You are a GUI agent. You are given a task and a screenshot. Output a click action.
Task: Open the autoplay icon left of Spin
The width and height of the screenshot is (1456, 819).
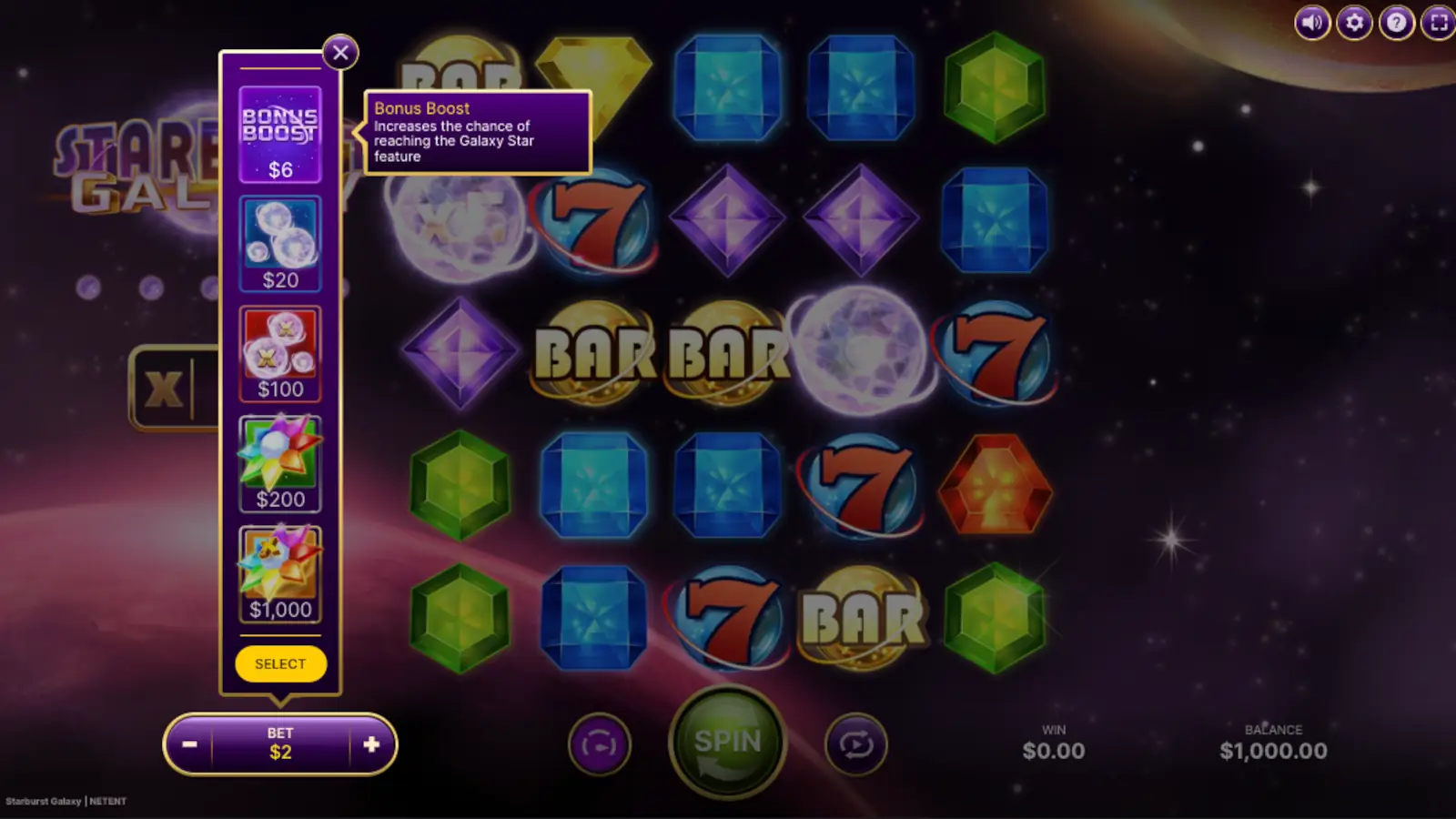(x=600, y=743)
